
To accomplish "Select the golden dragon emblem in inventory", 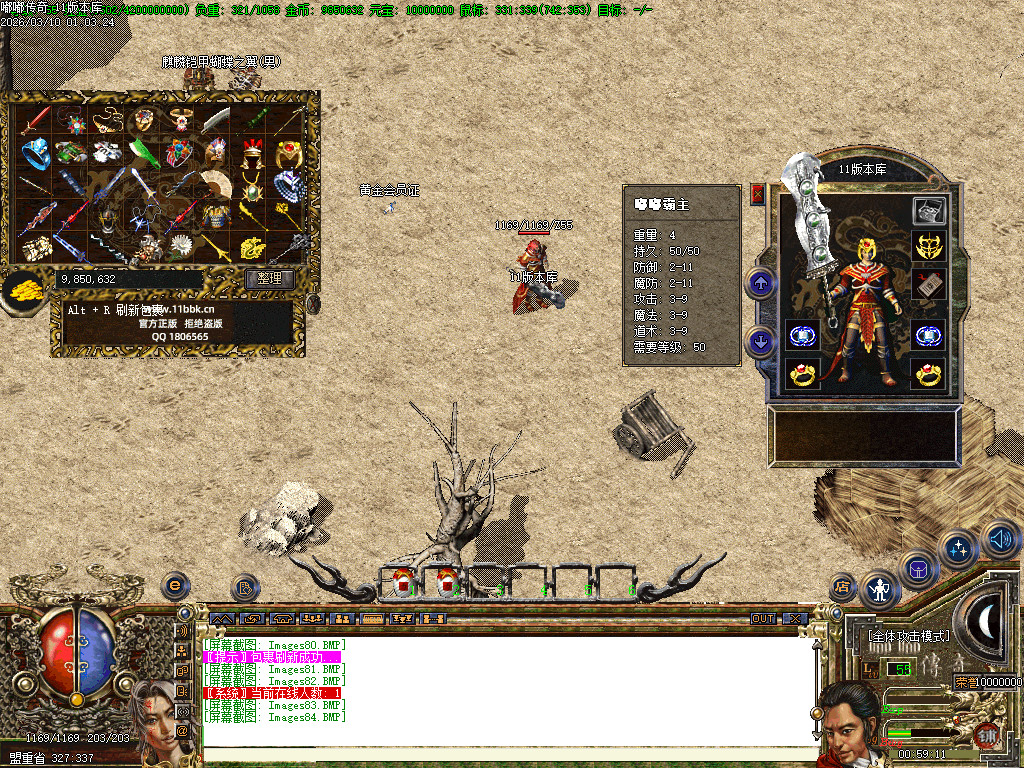I will pyautogui.click(x=252, y=246).
